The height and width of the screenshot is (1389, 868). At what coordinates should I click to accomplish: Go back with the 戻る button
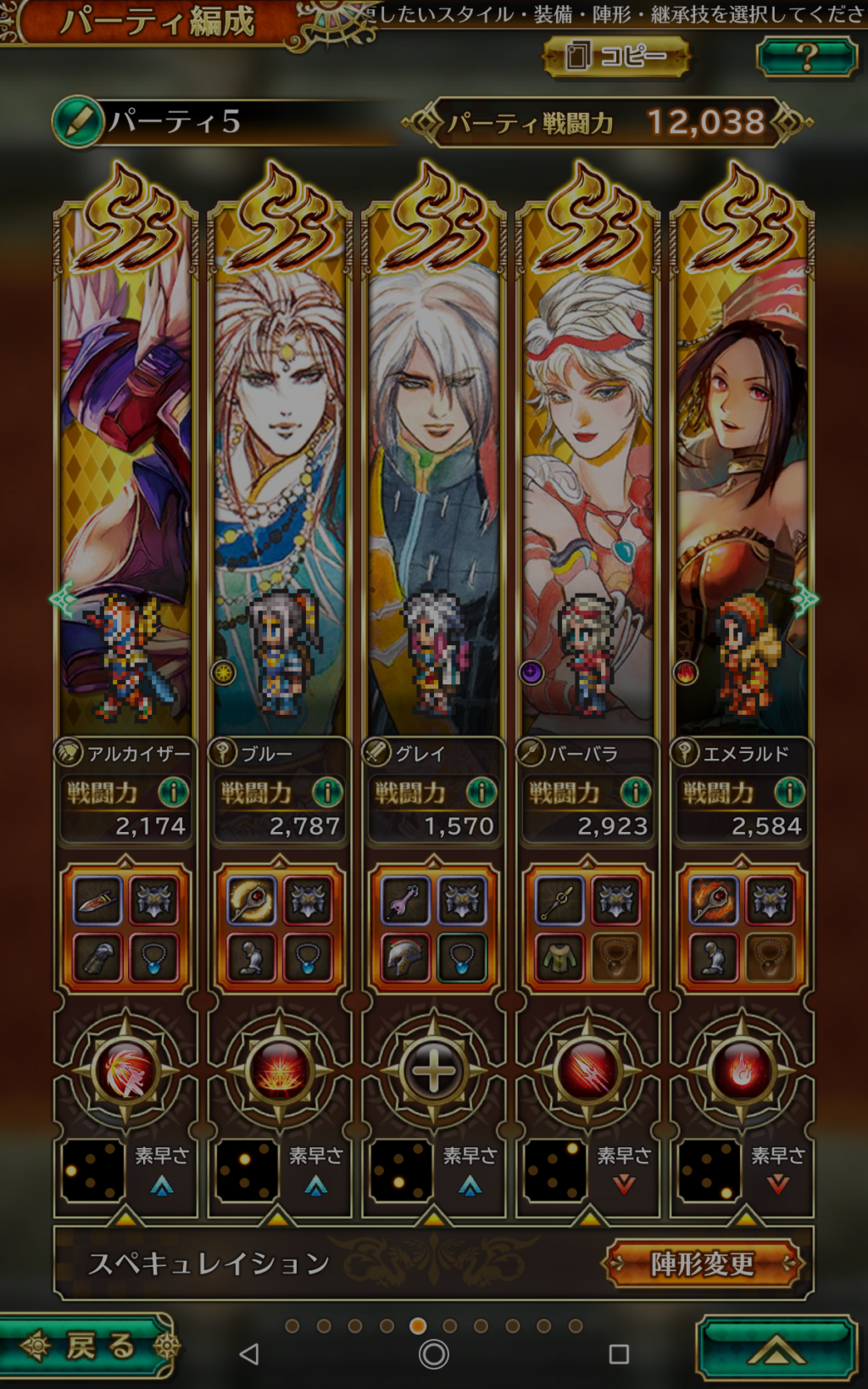pos(89,1346)
